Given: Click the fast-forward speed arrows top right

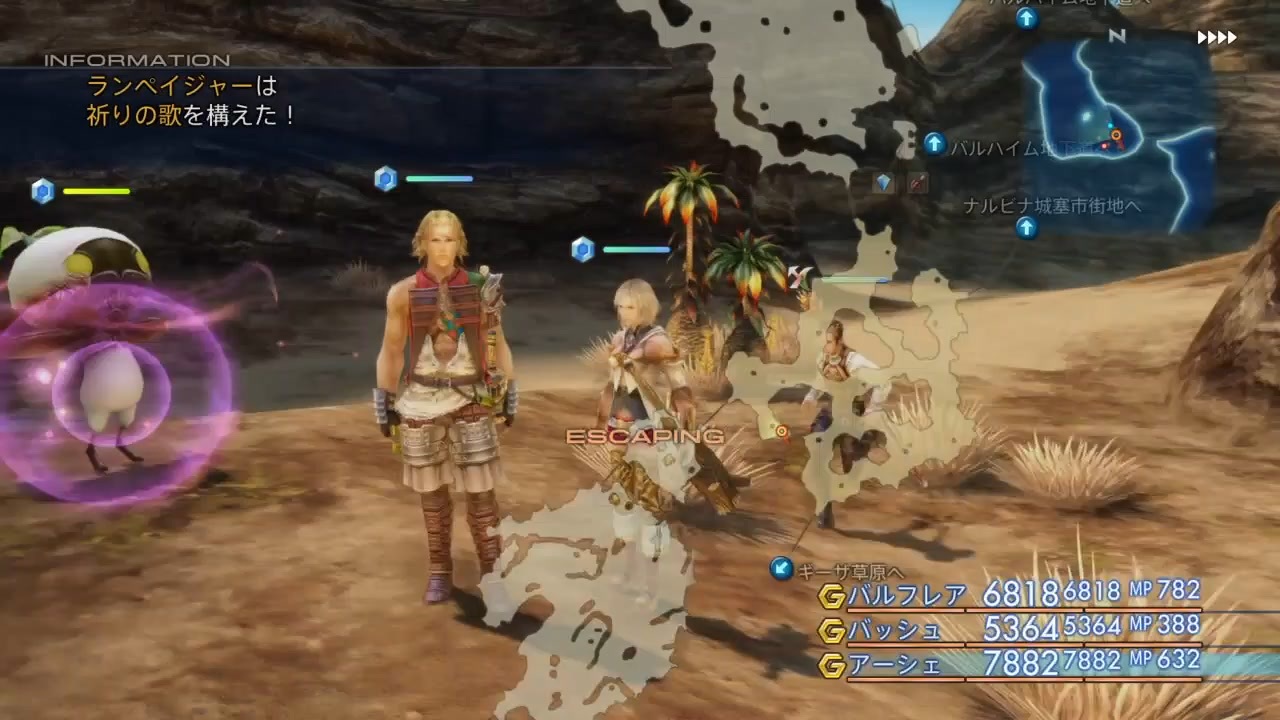Looking at the screenshot, I should coord(1215,38).
